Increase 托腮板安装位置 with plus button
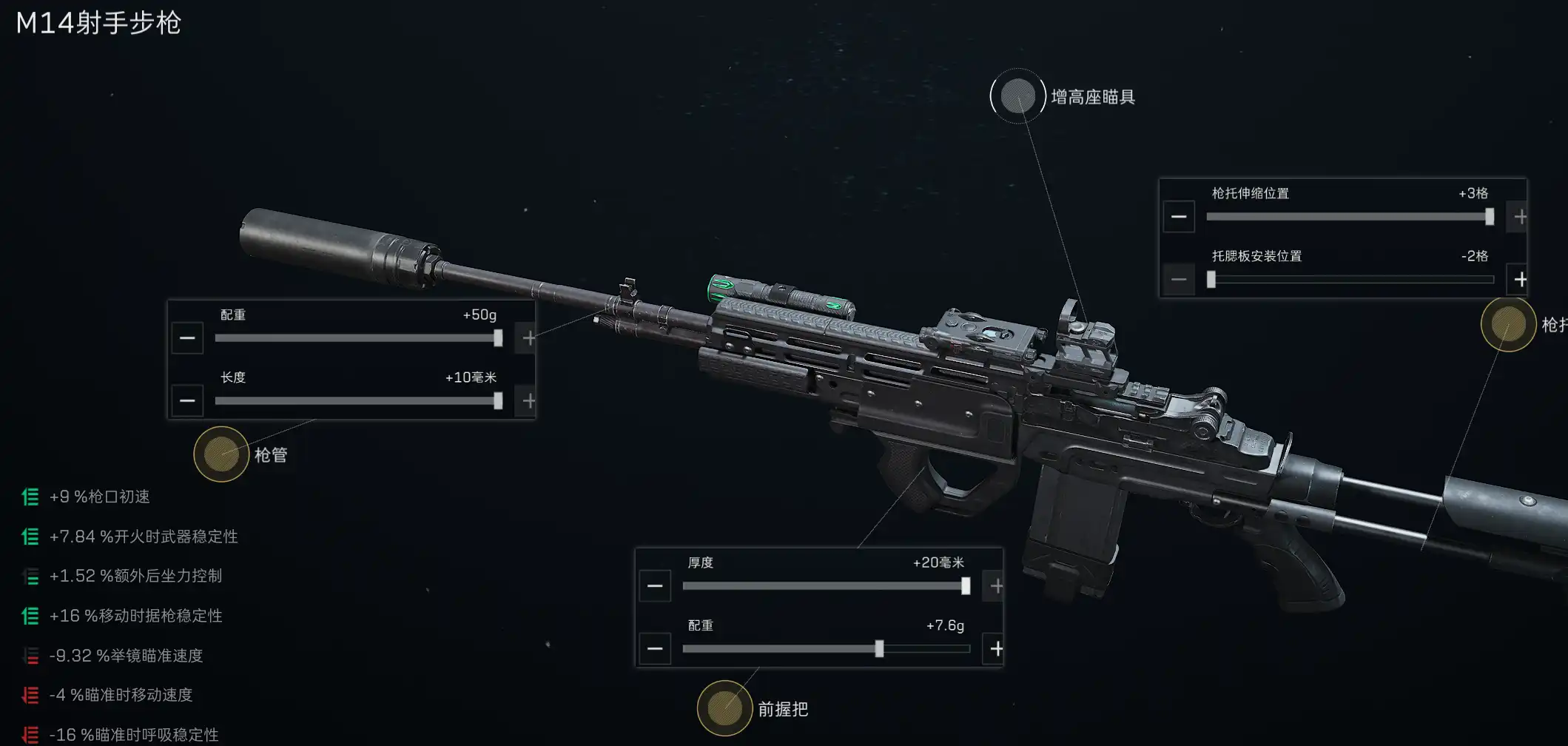1568x746 pixels. click(x=1520, y=280)
